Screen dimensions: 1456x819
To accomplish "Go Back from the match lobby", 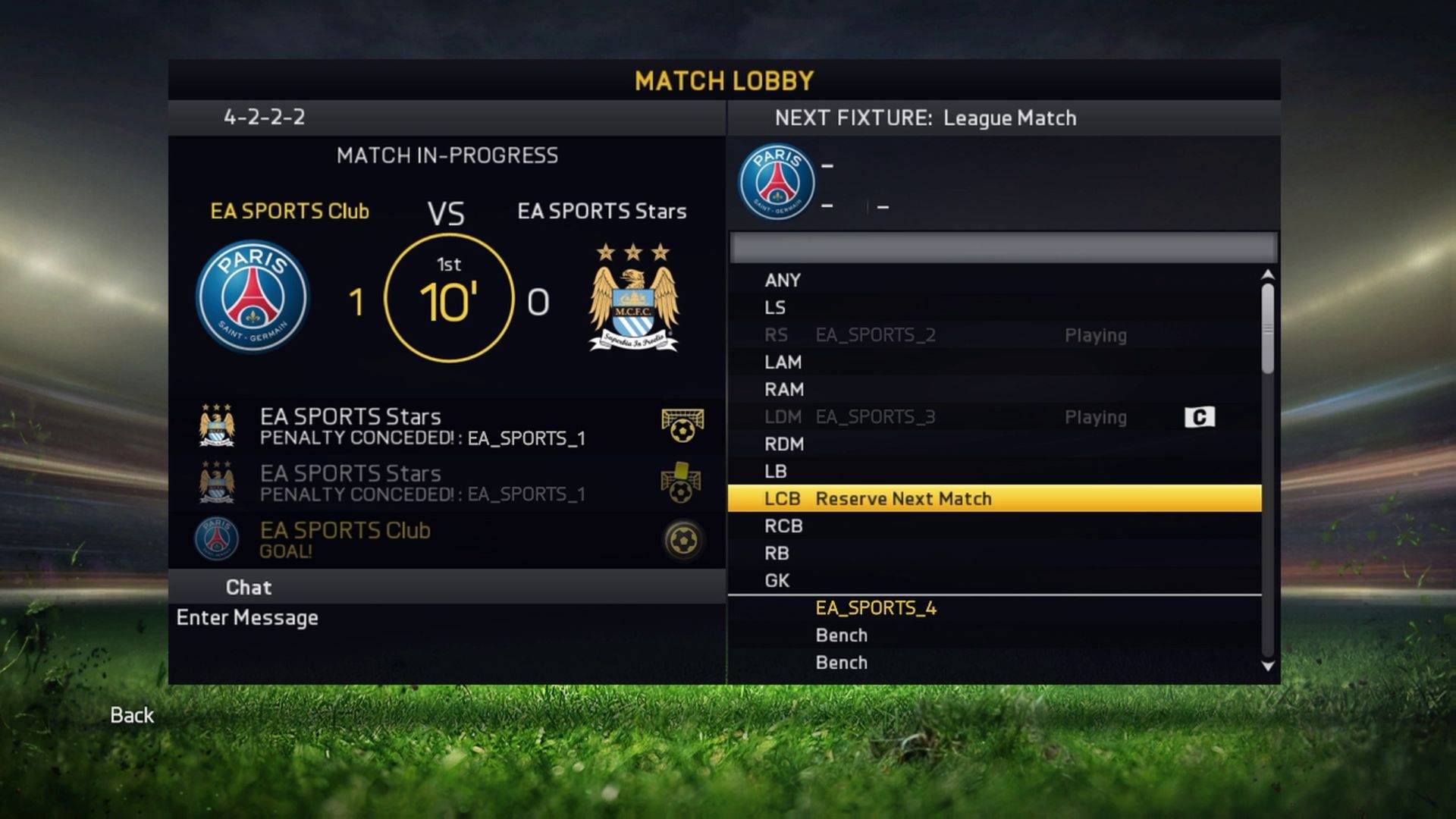I will (132, 715).
